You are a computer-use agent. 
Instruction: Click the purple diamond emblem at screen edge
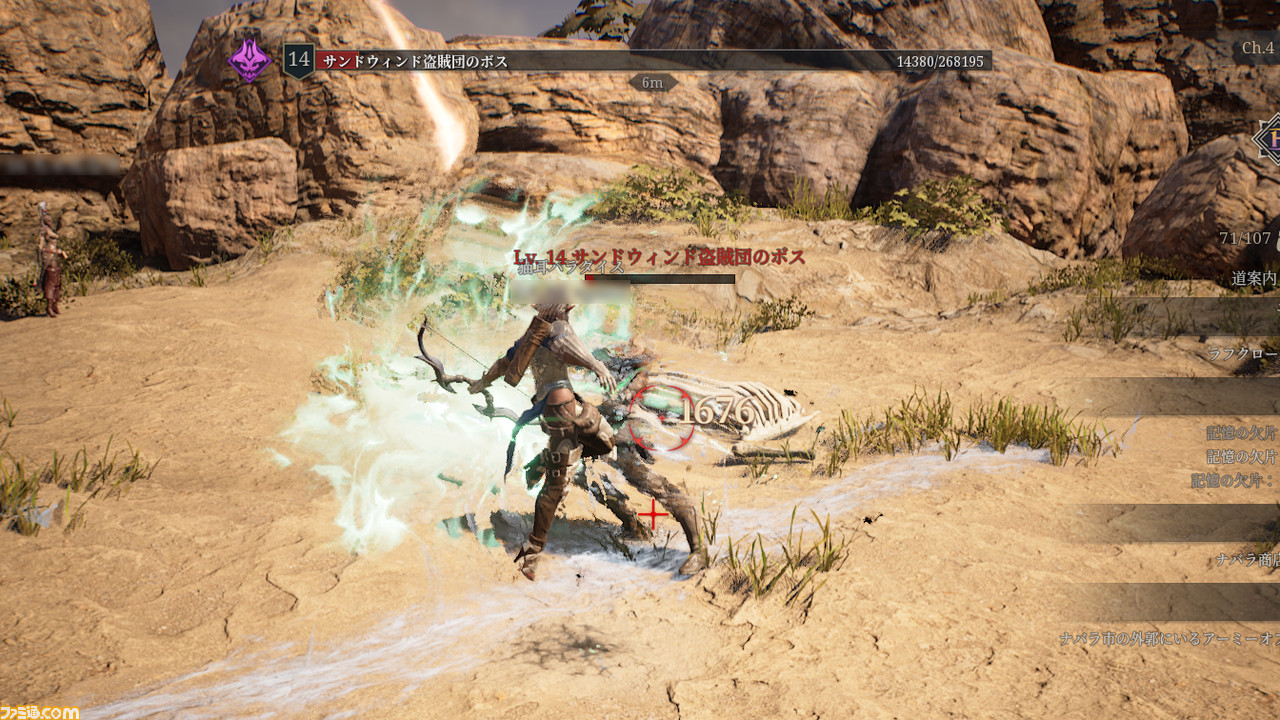1269,139
